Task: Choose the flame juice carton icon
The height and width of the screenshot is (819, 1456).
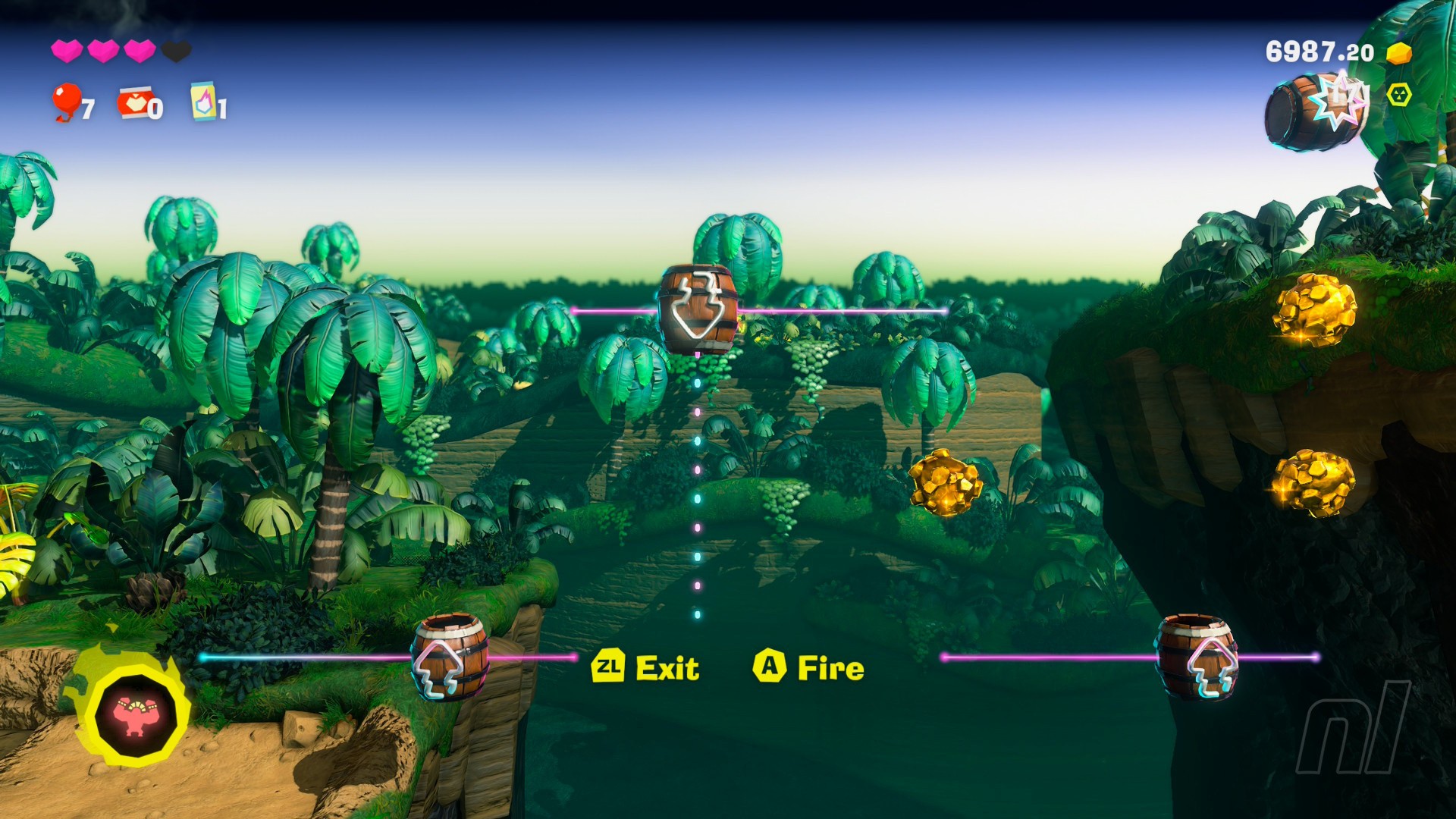Action: [203, 101]
